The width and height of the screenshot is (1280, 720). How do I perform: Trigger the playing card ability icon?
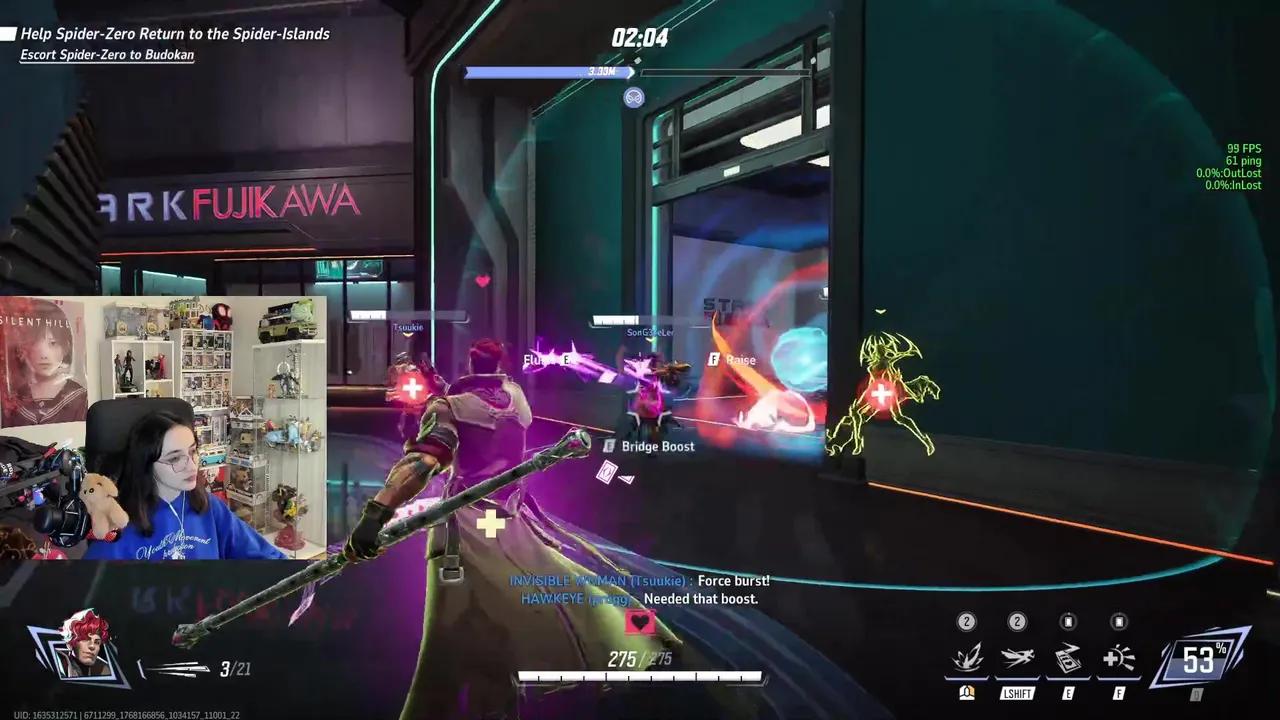[x=1068, y=659]
